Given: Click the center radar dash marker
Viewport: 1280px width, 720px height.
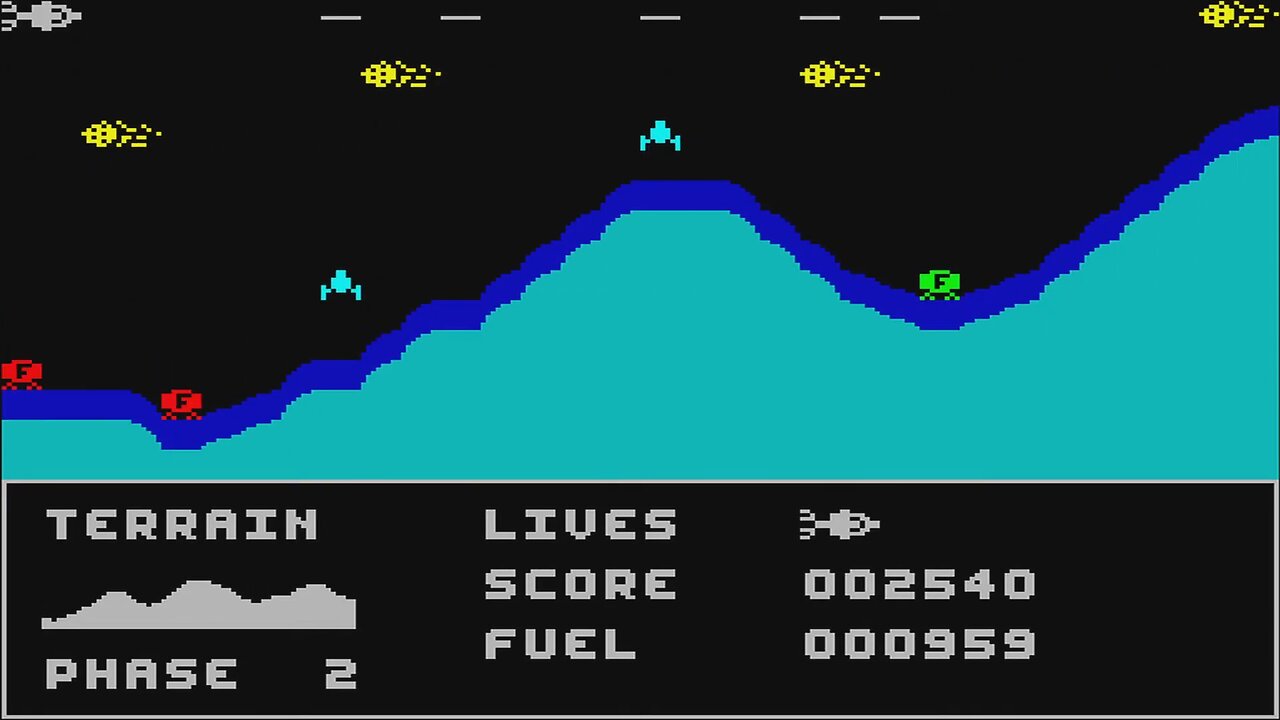Looking at the screenshot, I should [x=660, y=18].
